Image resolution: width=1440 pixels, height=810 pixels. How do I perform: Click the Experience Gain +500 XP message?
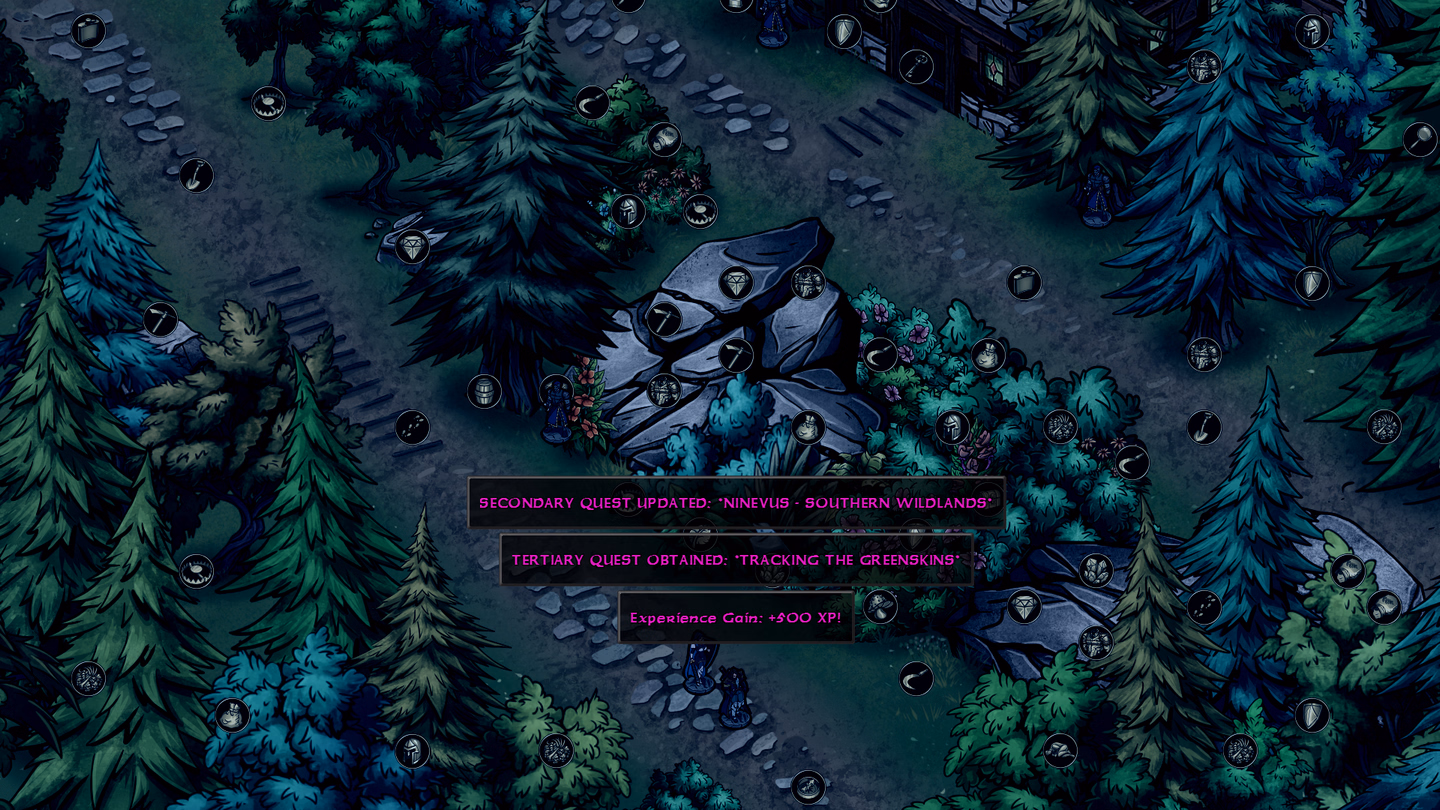737,618
